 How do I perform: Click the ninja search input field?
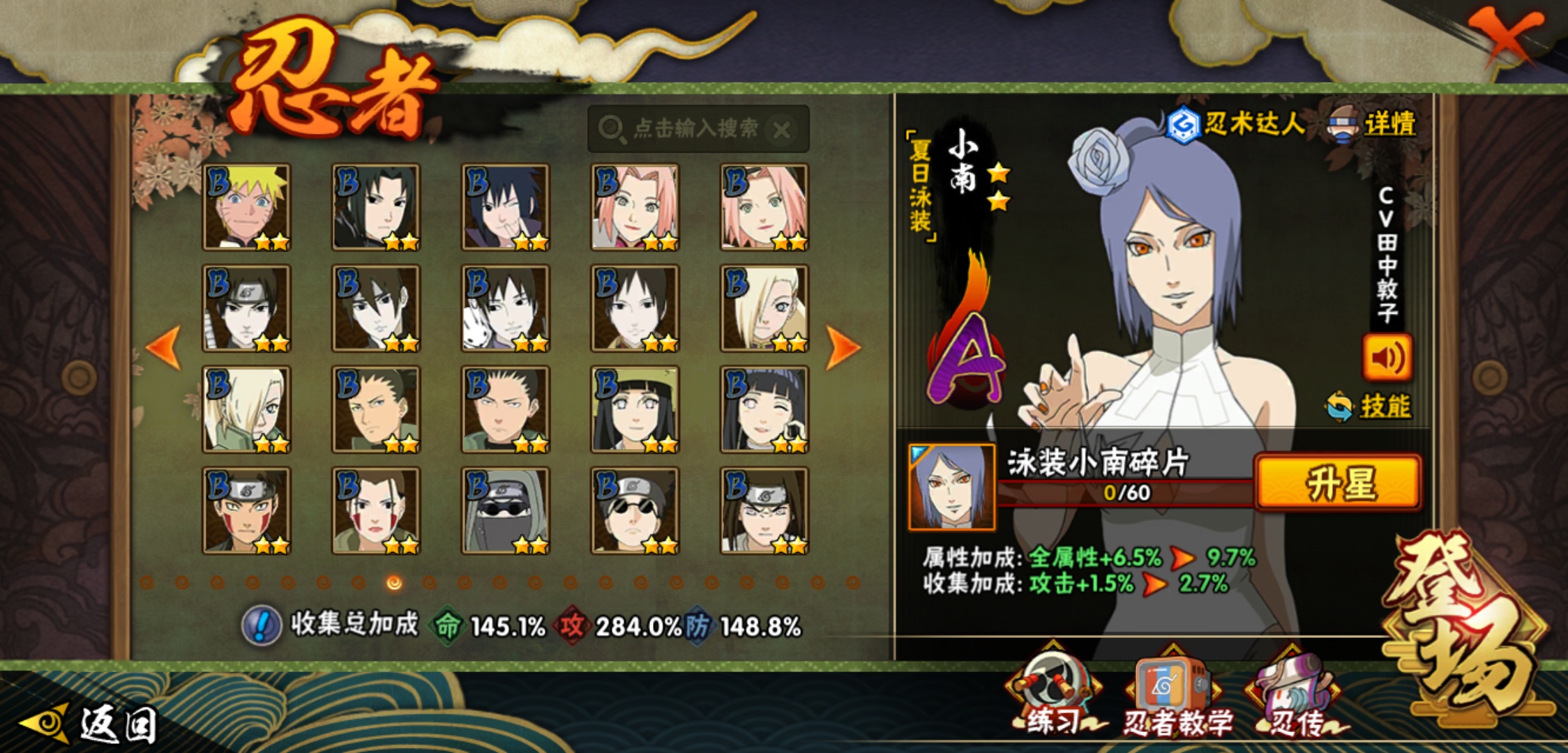[x=684, y=128]
